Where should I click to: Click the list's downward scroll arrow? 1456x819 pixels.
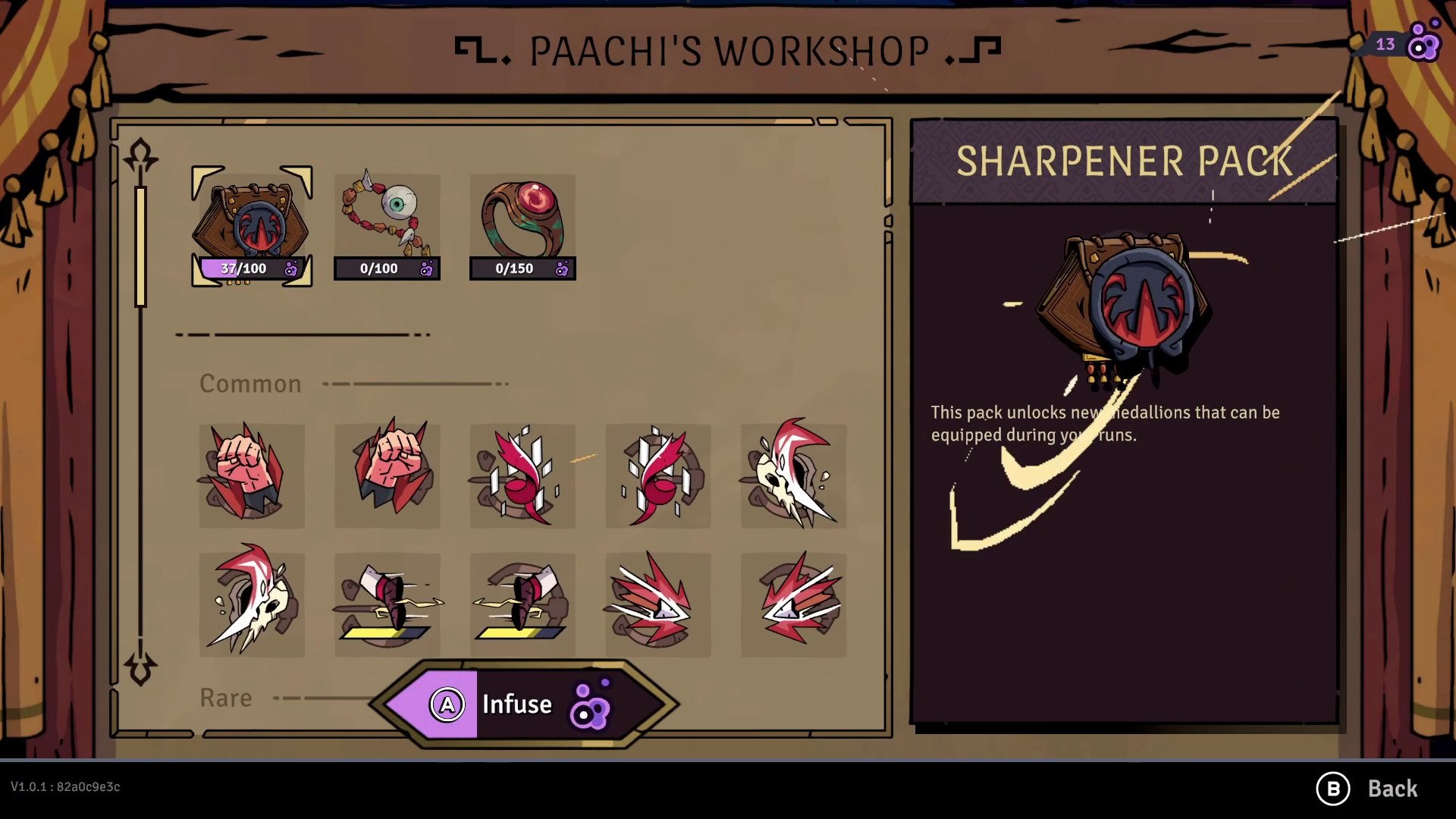[141, 668]
